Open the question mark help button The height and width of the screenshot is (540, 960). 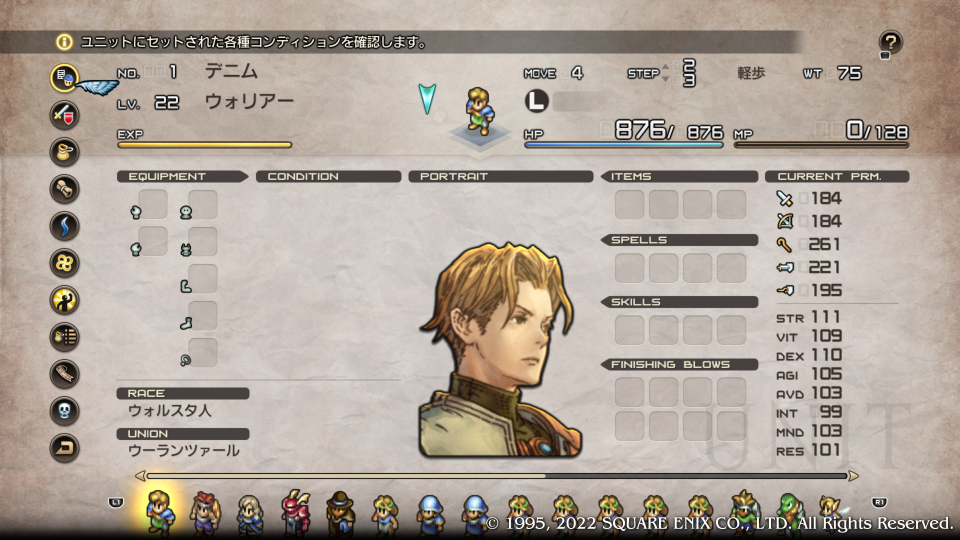tap(890, 42)
